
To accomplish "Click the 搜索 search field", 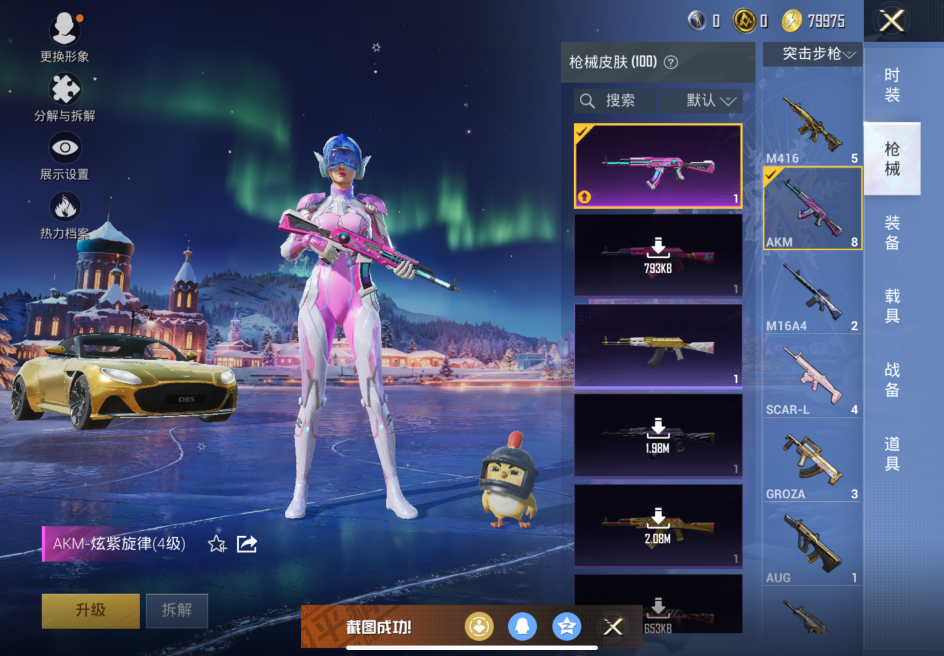I will point(616,101).
